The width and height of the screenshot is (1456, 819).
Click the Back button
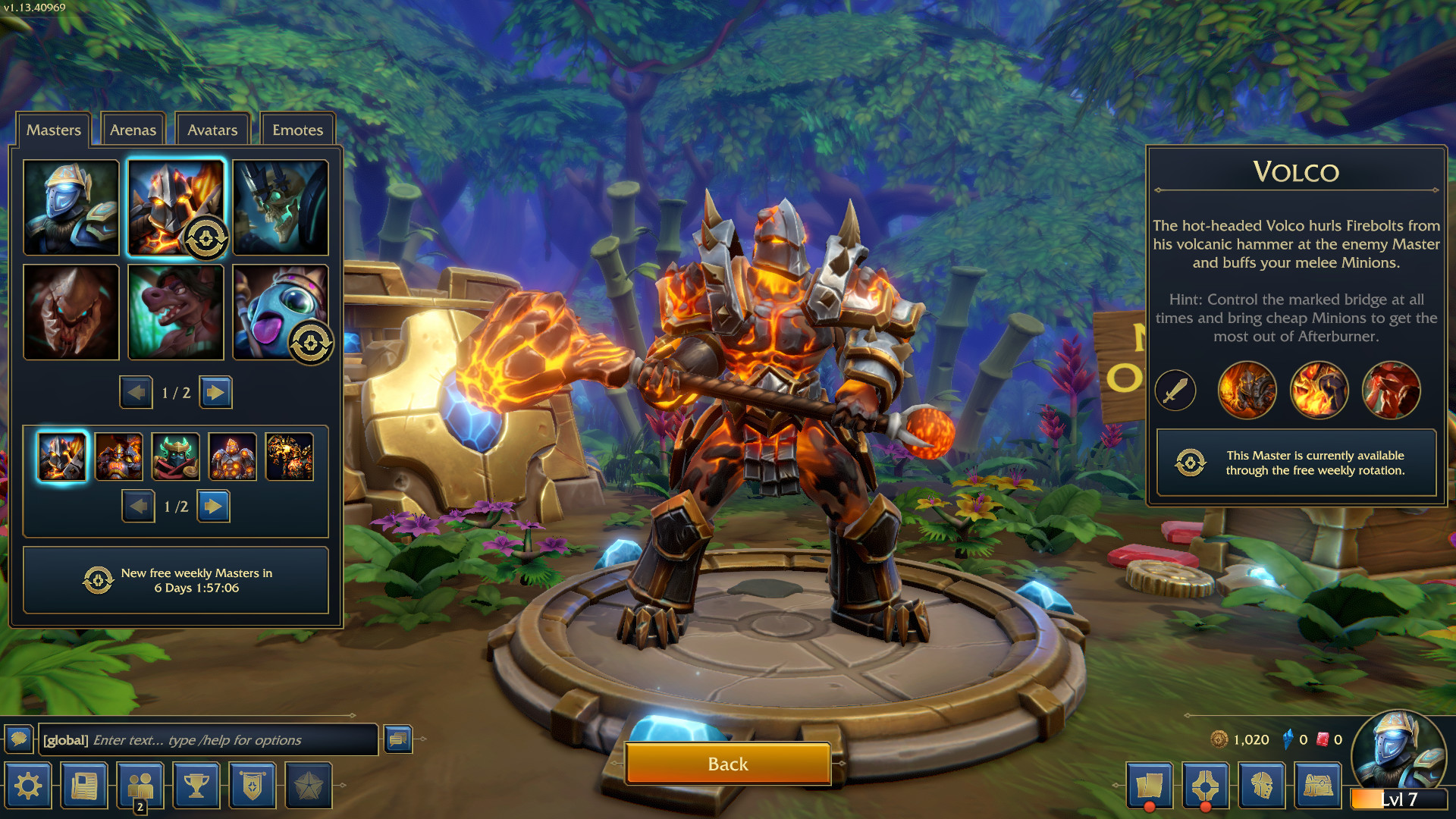pos(727,764)
